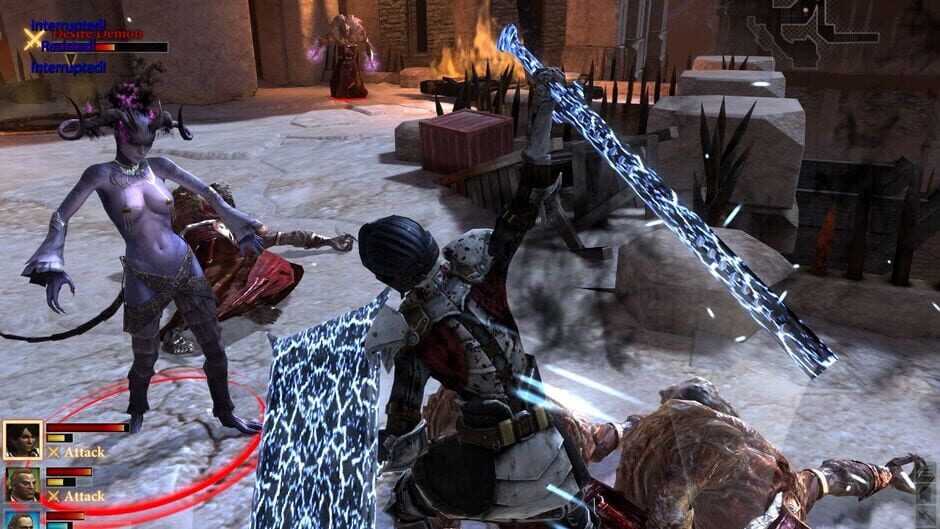Select the blue-background companion portrait

(22, 520)
